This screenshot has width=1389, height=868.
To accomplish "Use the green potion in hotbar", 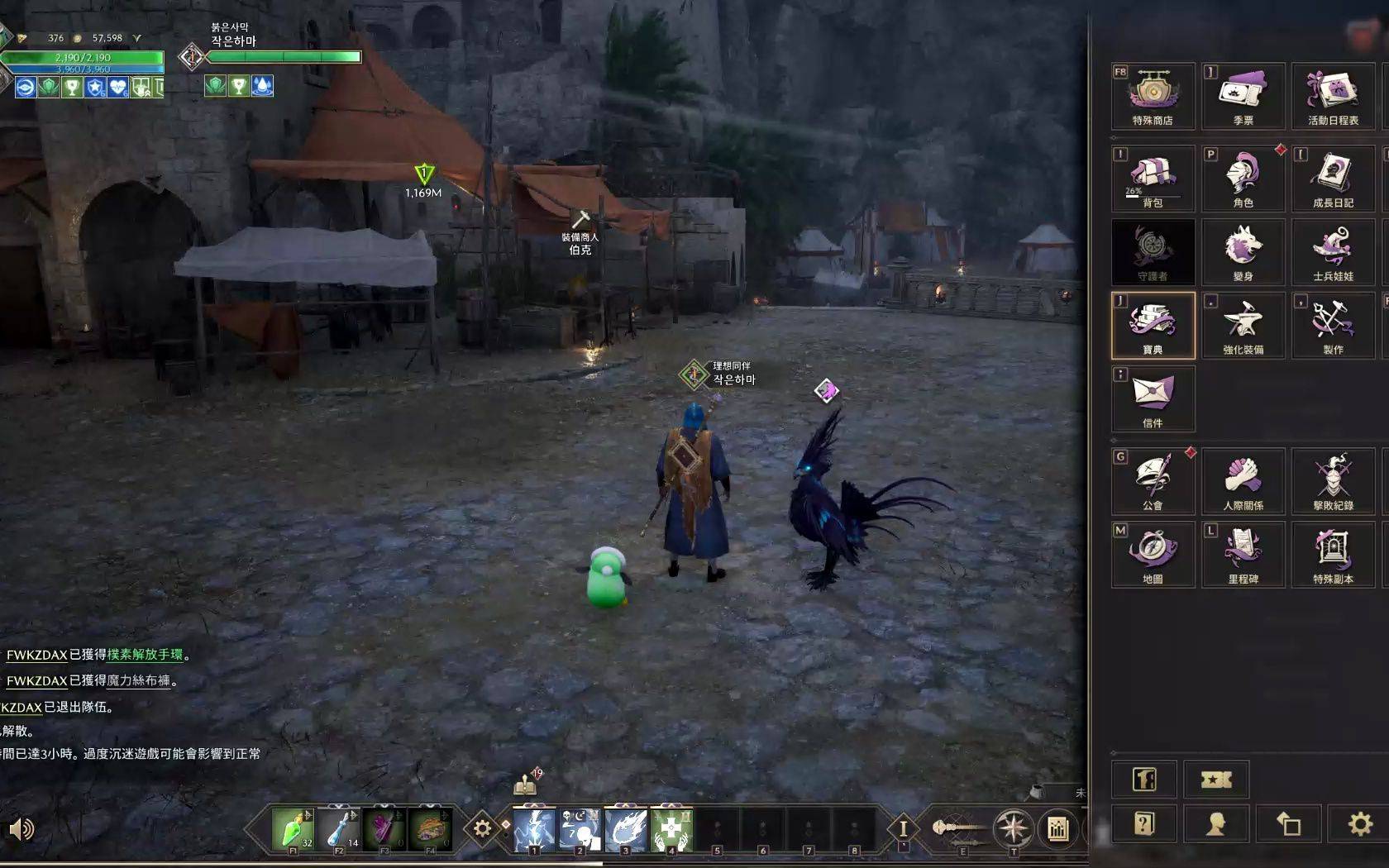I will coord(293,828).
